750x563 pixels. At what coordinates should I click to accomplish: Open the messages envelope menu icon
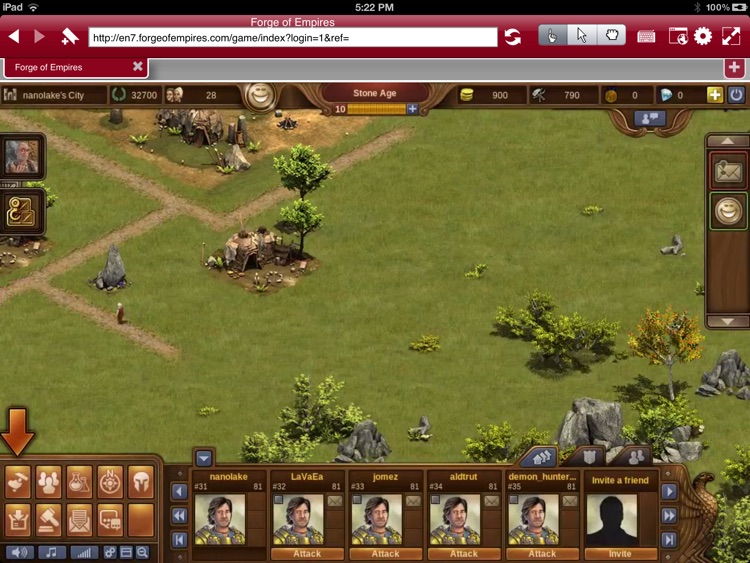79,518
